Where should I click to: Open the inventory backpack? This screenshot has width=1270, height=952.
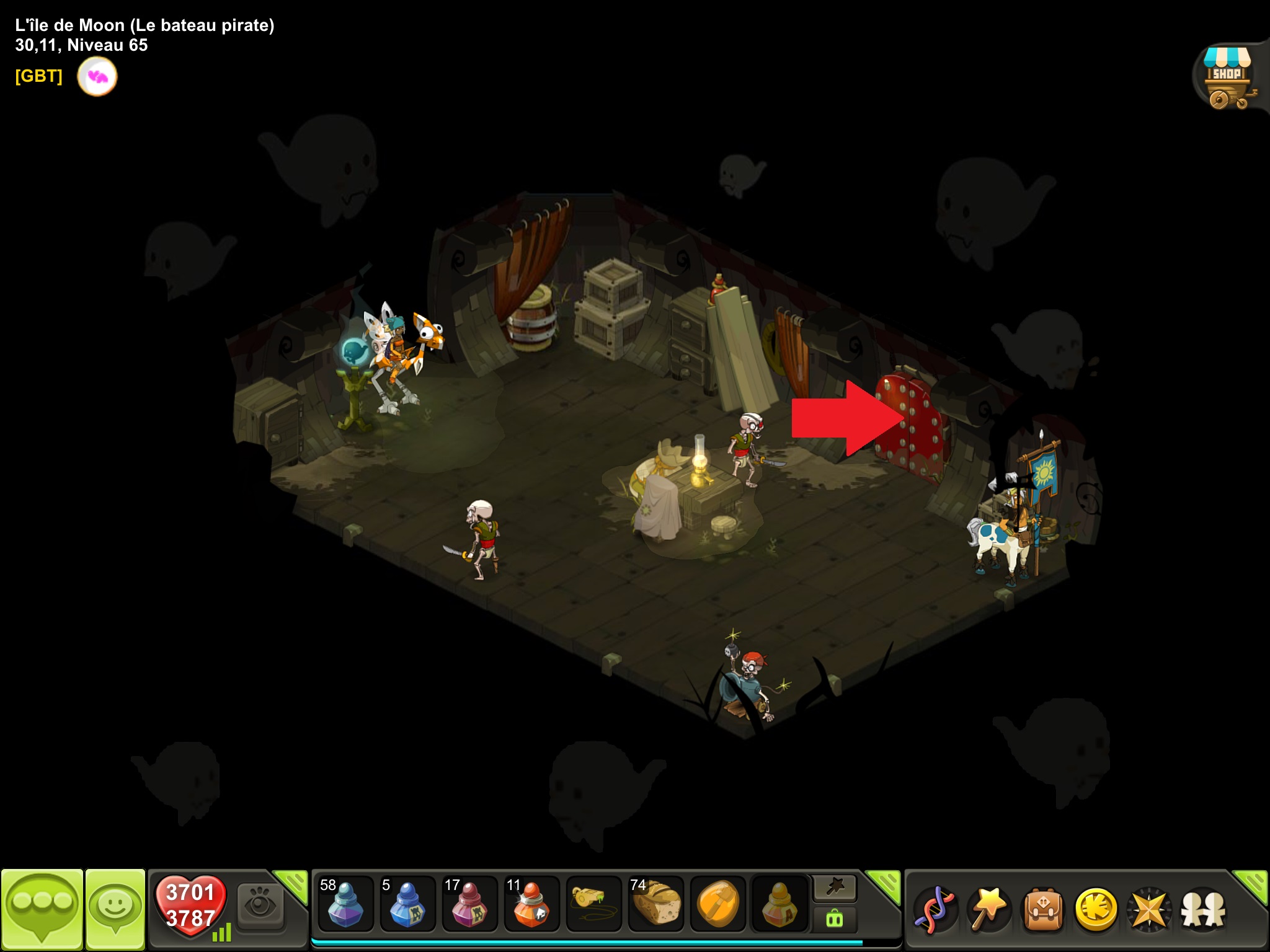[x=1043, y=909]
